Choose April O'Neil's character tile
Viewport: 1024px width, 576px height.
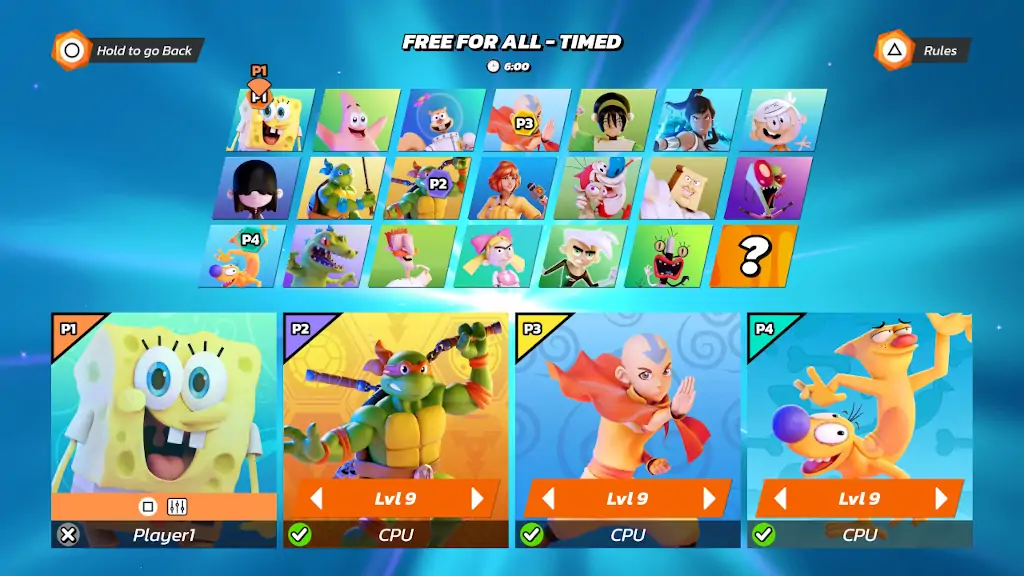click(511, 188)
